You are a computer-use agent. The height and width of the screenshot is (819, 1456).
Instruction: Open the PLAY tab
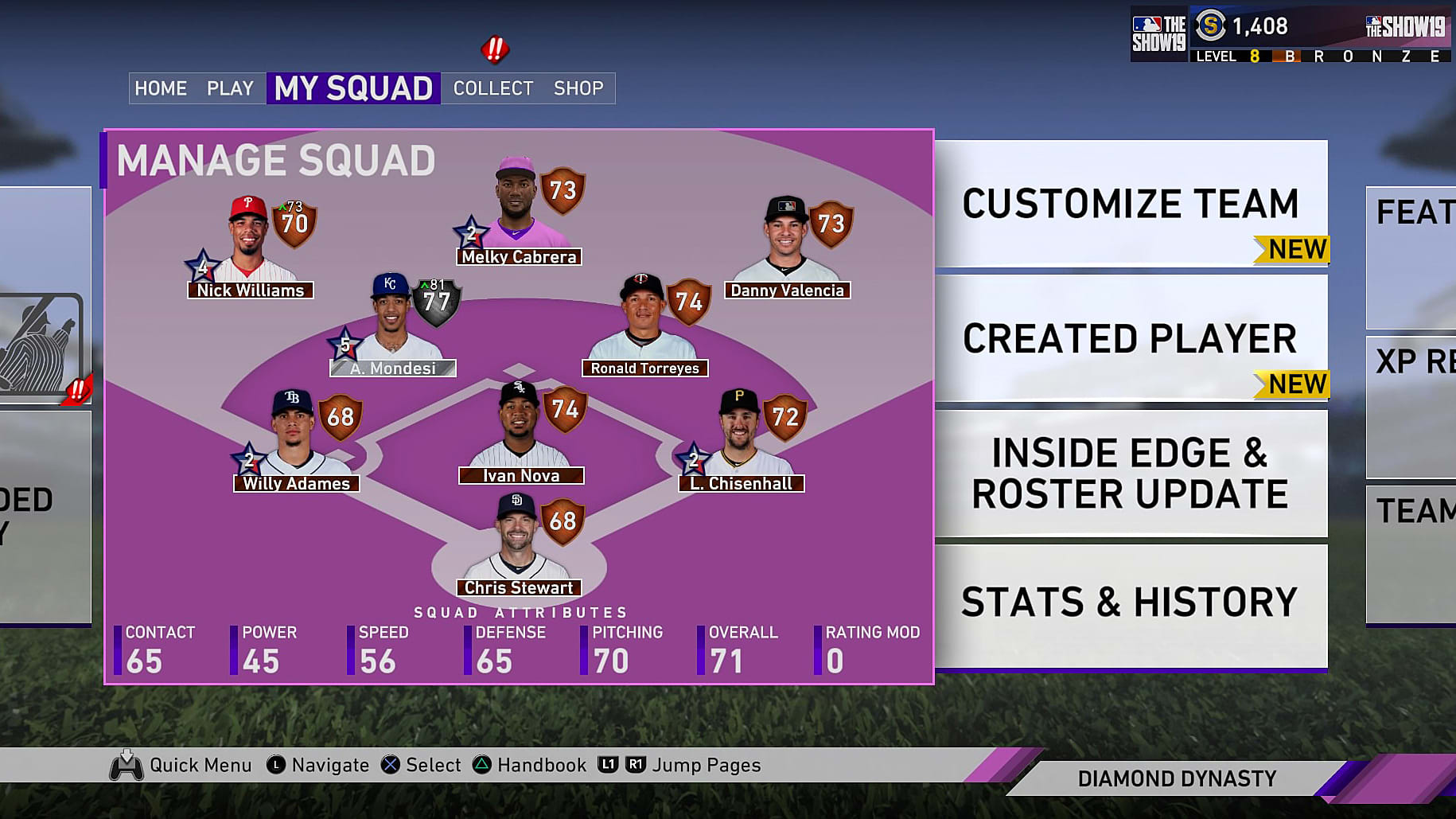(230, 88)
